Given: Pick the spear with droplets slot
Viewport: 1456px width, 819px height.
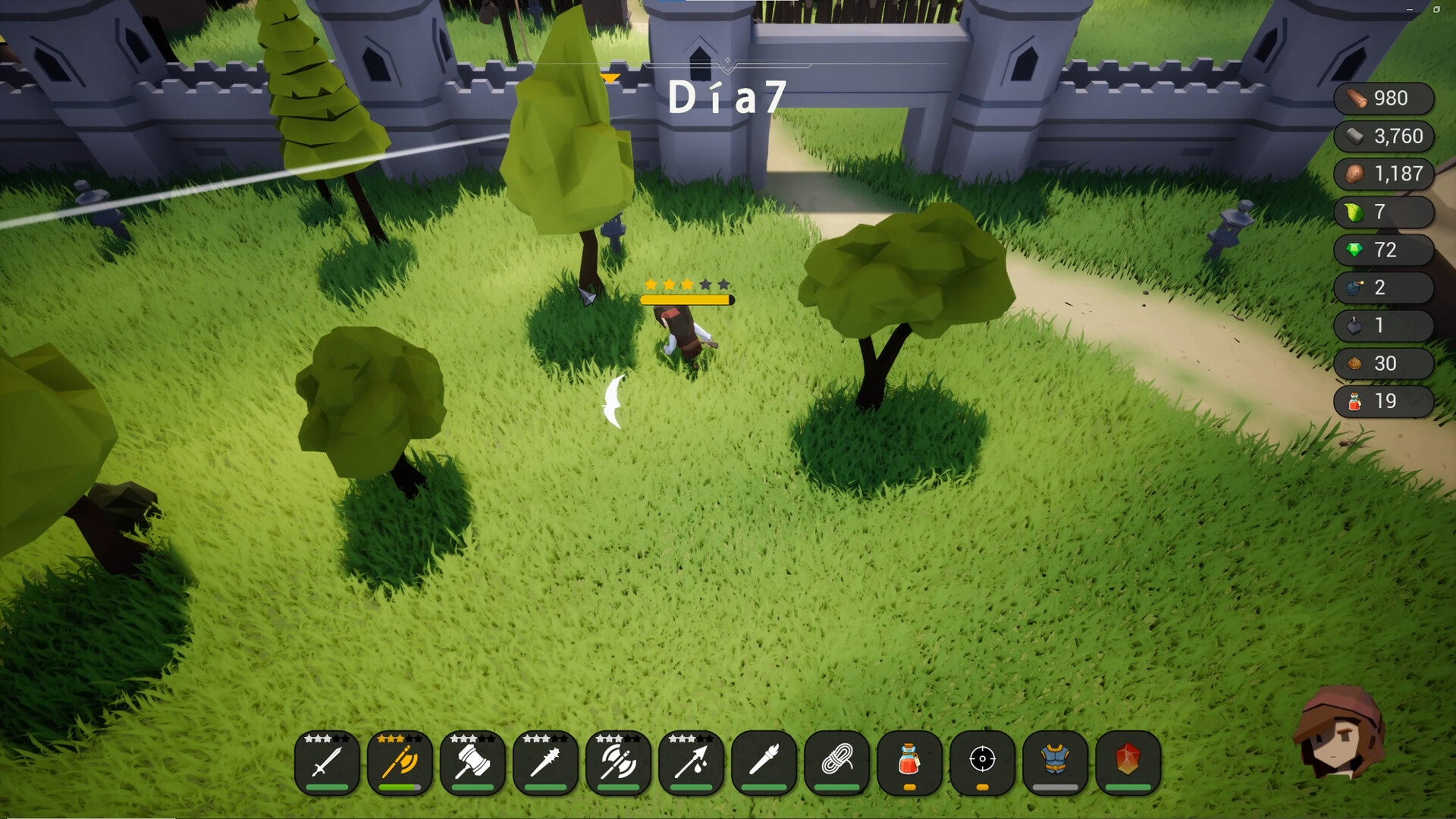Looking at the screenshot, I should 691,761.
